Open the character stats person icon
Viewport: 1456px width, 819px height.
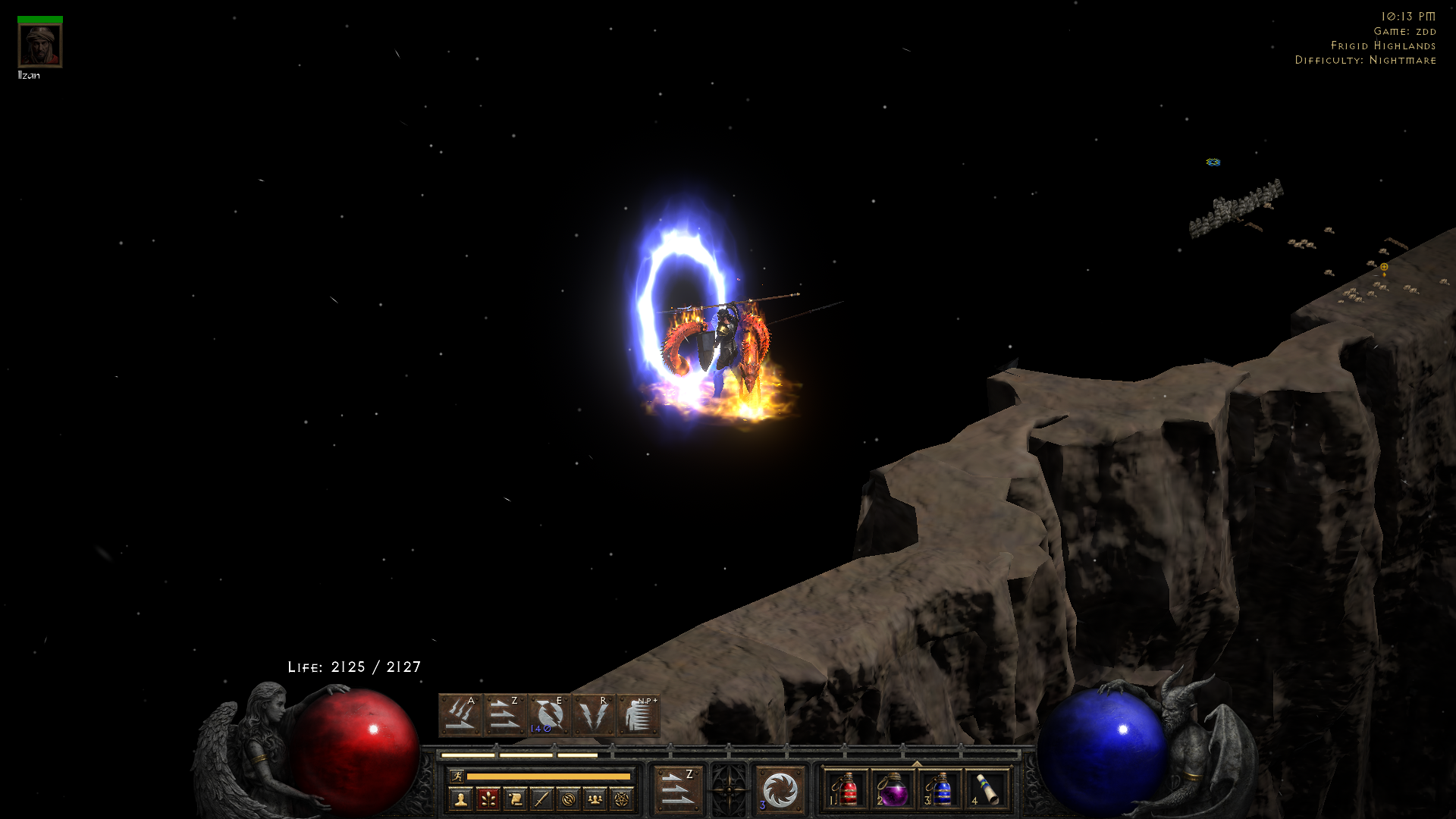pyautogui.click(x=460, y=798)
